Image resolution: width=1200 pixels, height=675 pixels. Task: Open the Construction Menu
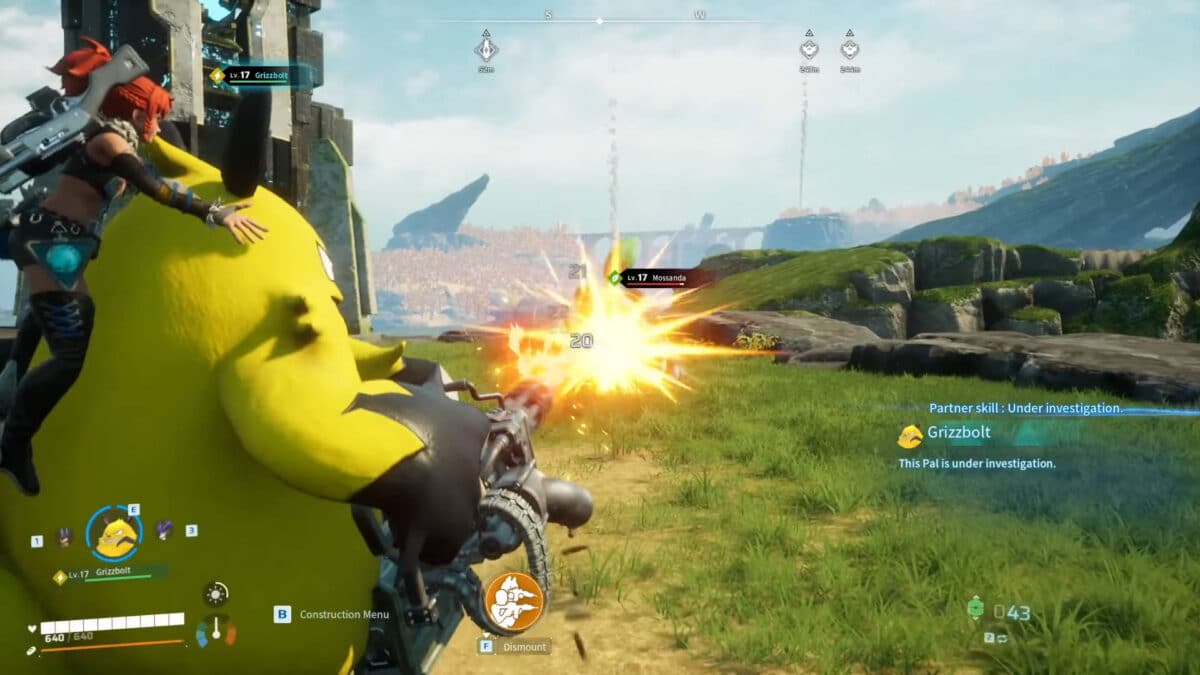click(344, 614)
